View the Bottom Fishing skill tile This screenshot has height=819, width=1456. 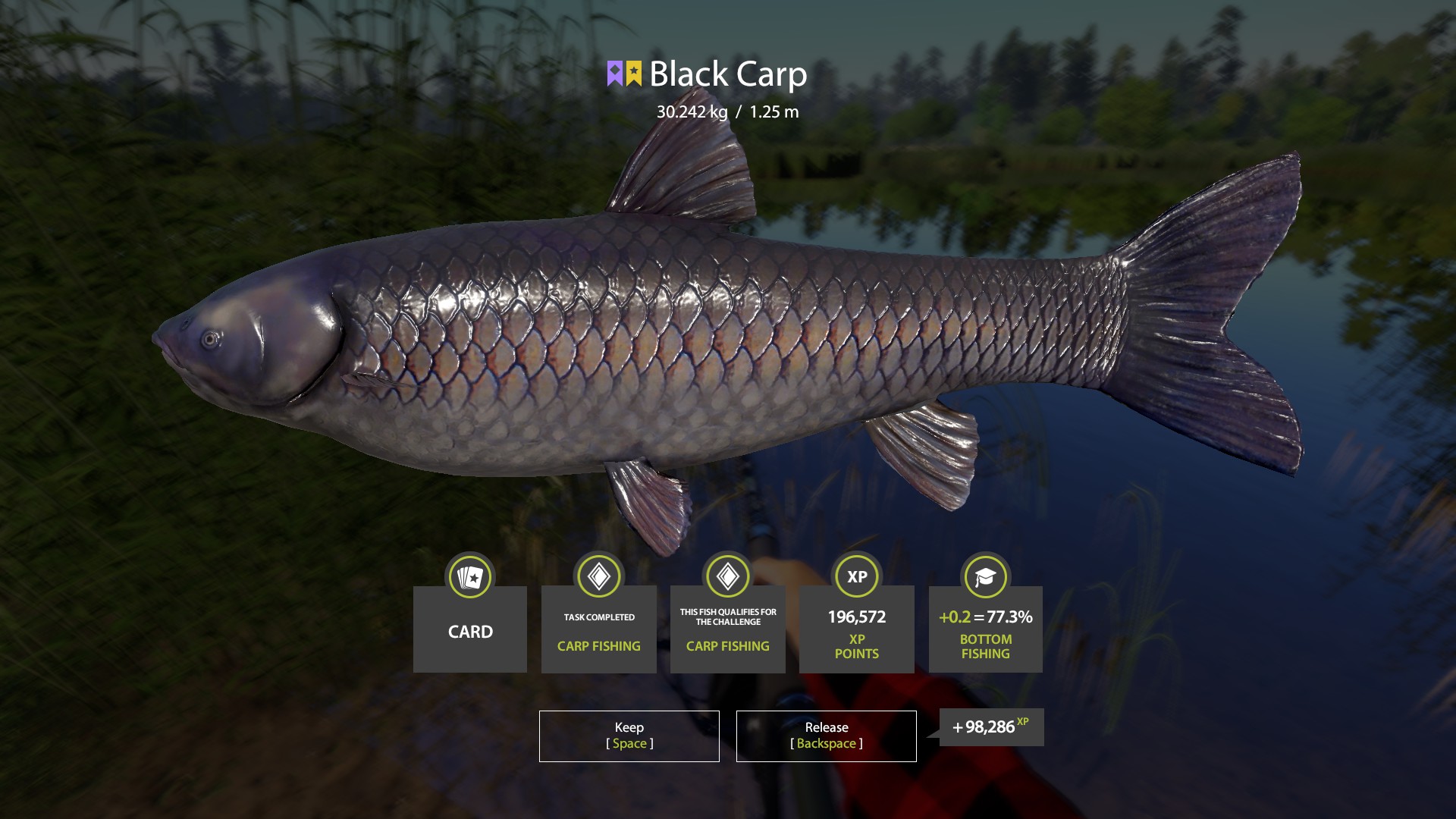[986, 629]
